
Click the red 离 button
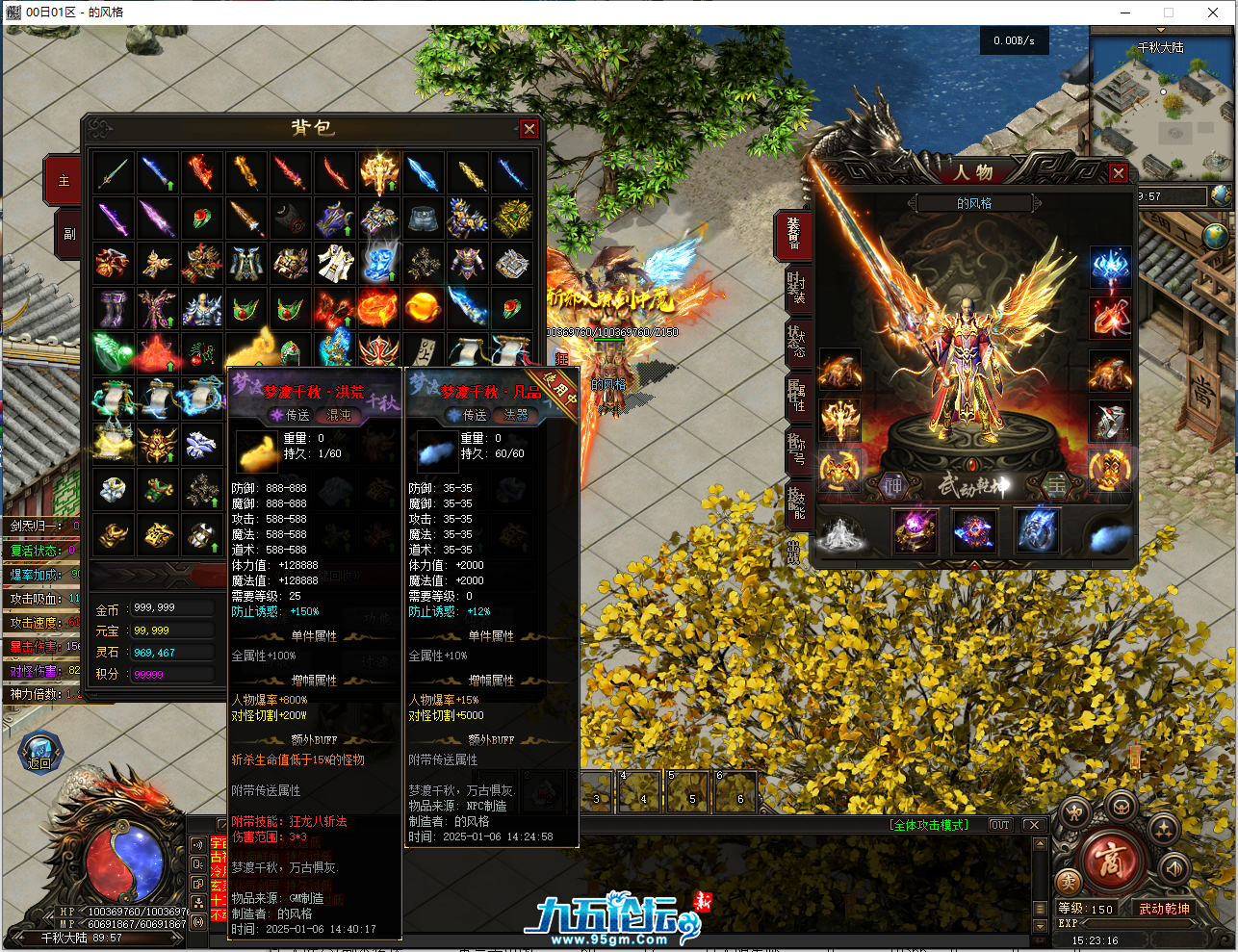1109,859
